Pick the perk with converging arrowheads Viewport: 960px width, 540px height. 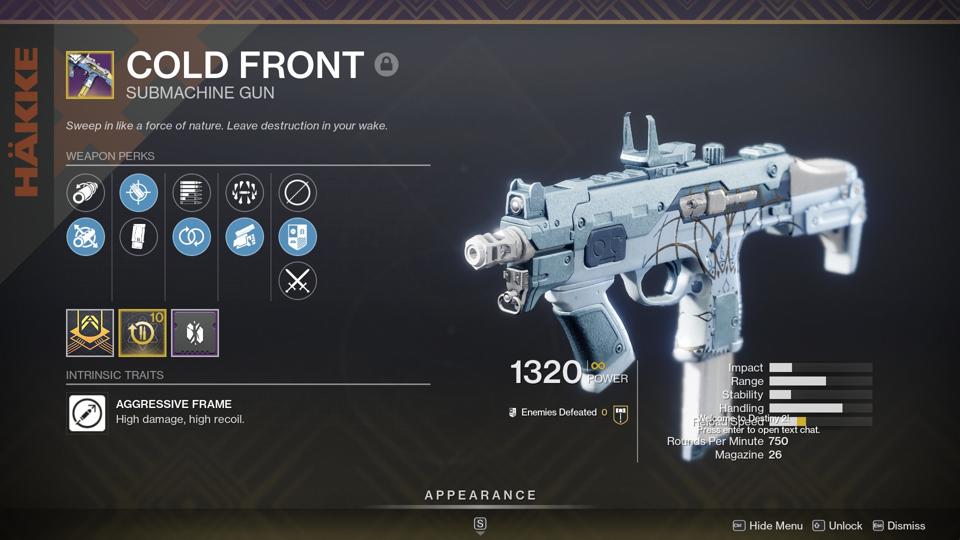(244, 193)
